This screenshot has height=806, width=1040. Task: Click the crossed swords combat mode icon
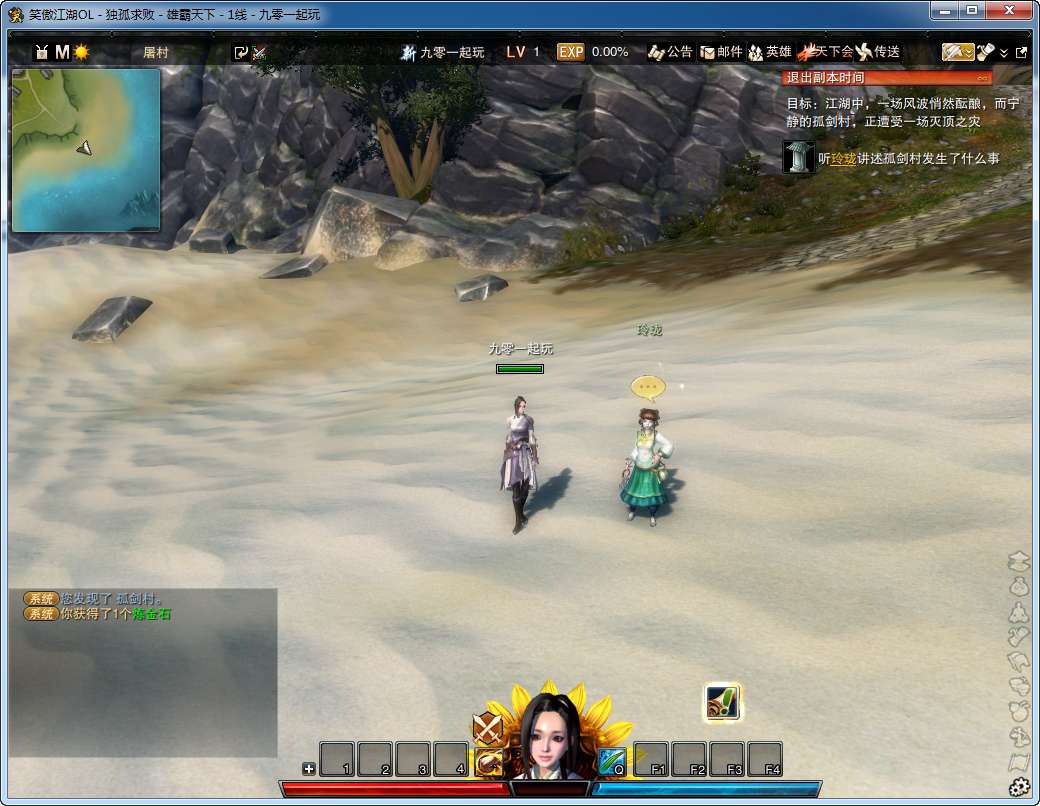click(487, 726)
